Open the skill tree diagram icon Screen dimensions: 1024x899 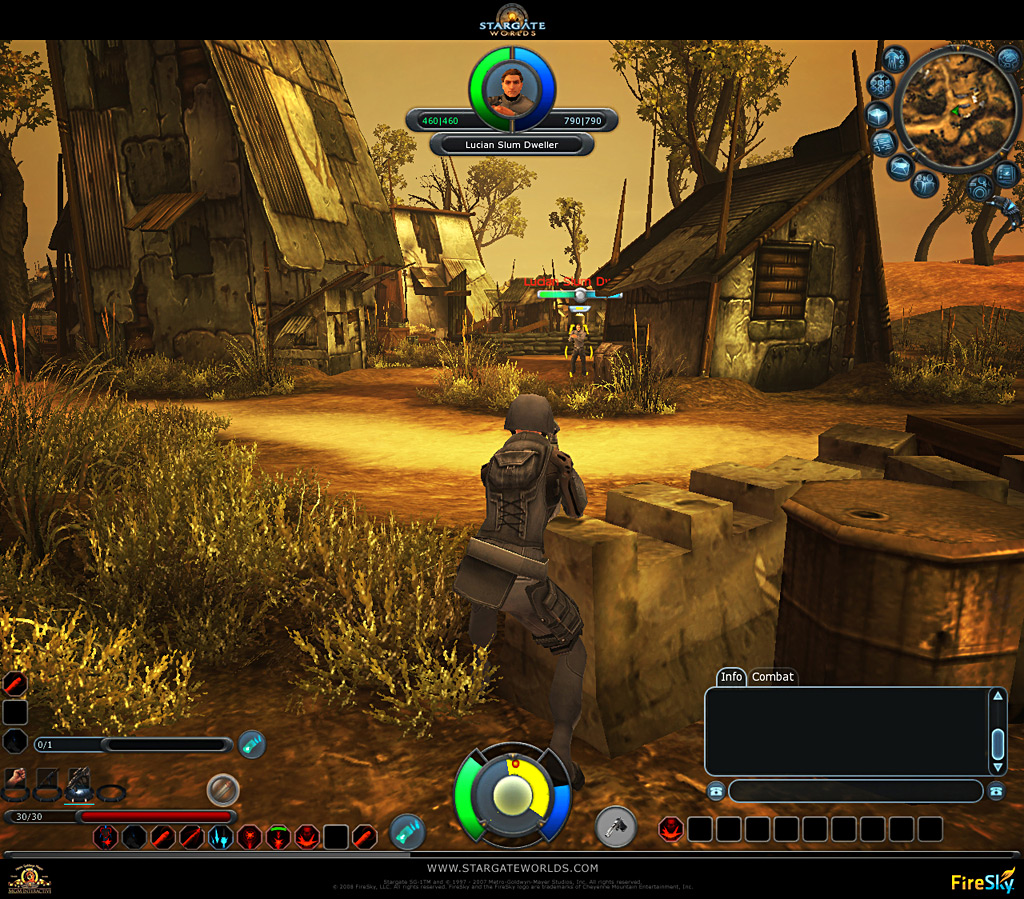tap(880, 85)
